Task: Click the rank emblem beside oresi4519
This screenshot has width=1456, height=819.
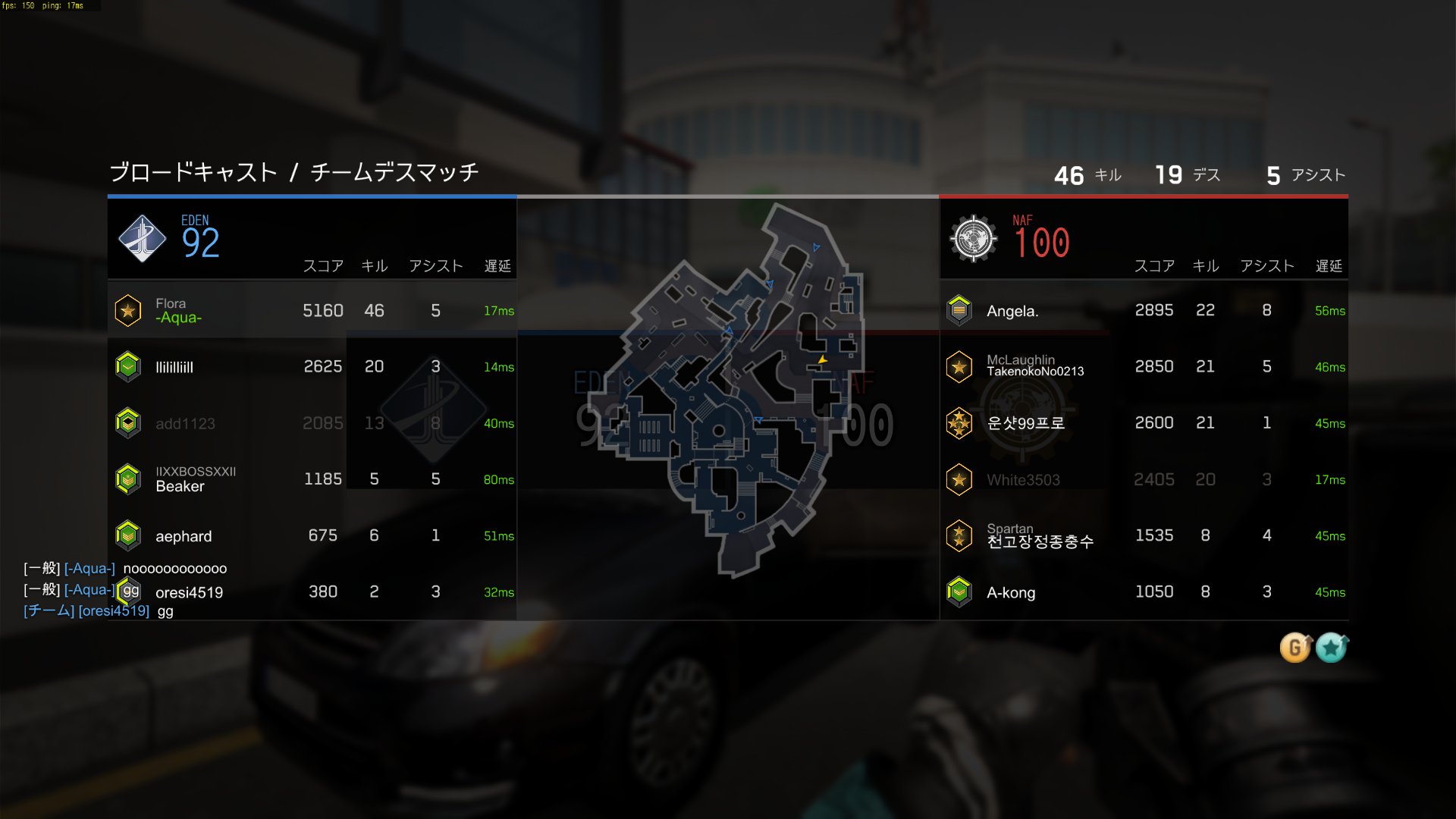Action: pyautogui.click(x=128, y=592)
